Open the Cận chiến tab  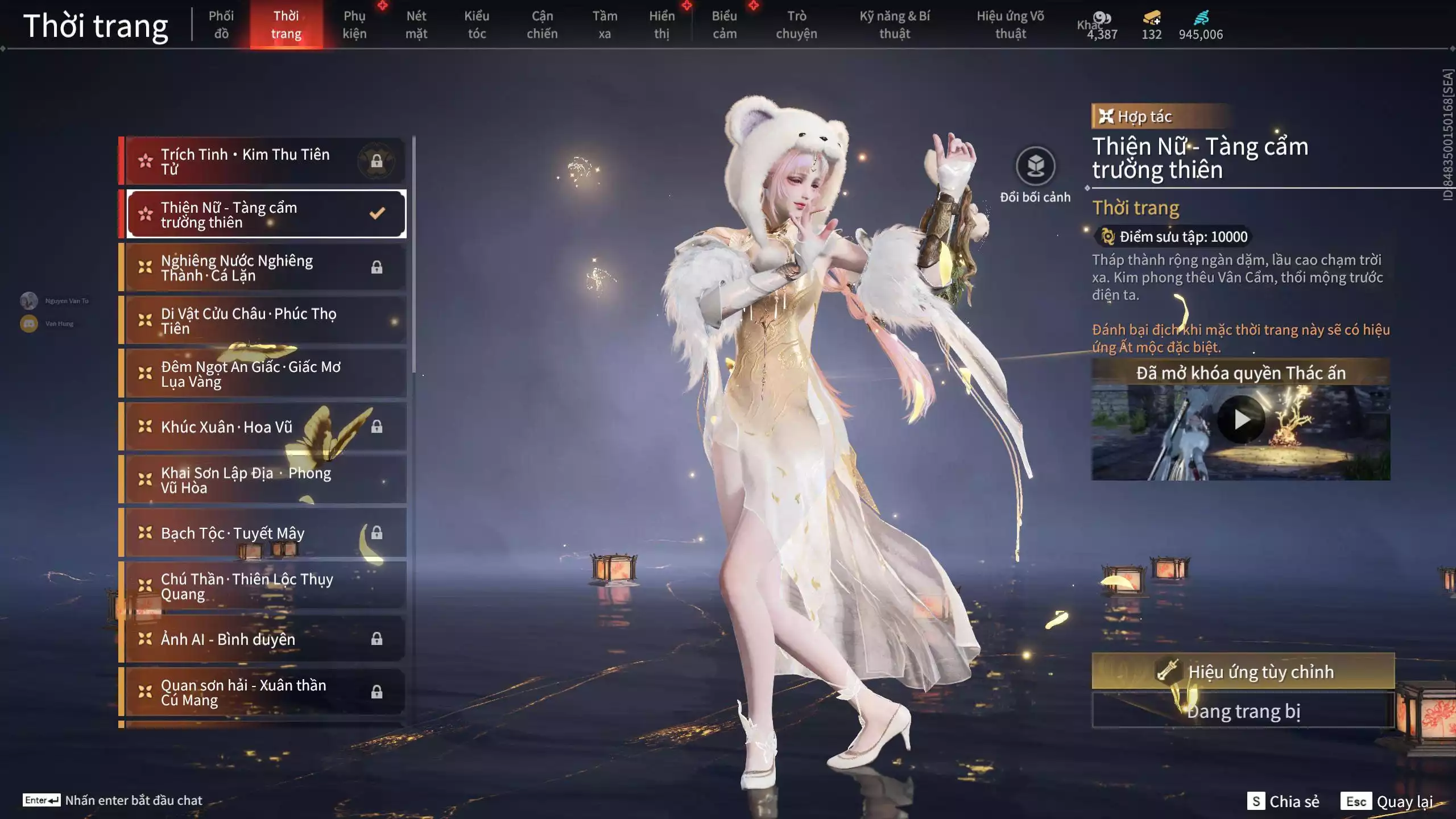542,24
